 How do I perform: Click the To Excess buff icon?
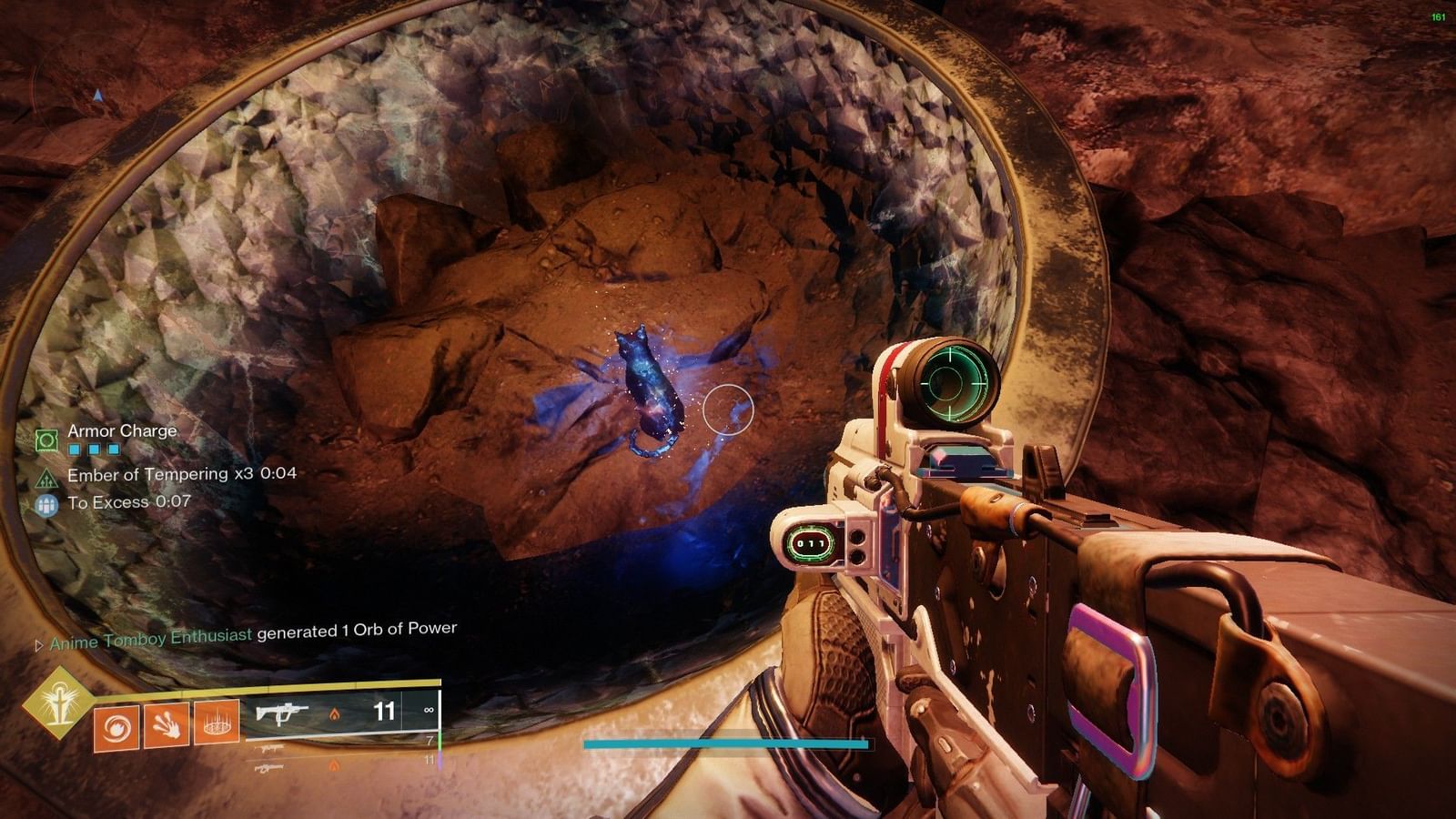[x=45, y=504]
